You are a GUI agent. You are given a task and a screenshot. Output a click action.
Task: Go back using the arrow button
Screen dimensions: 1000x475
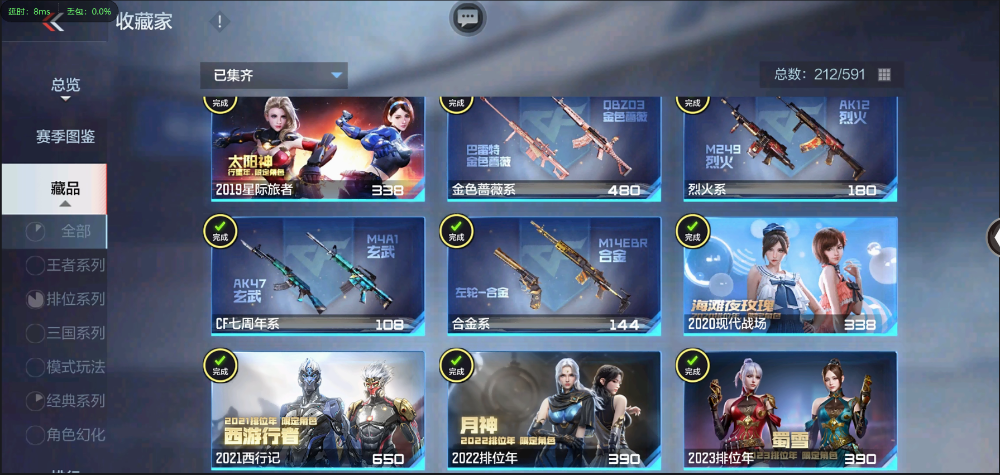pyautogui.click(x=52, y=24)
